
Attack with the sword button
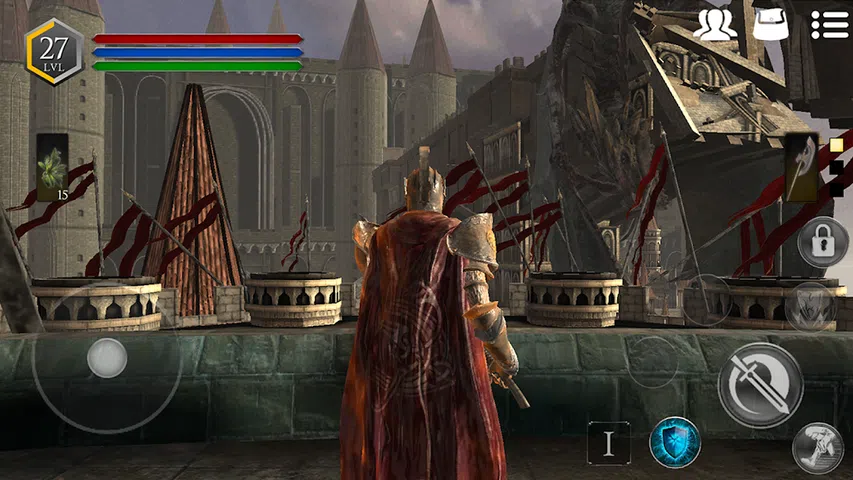click(760, 385)
